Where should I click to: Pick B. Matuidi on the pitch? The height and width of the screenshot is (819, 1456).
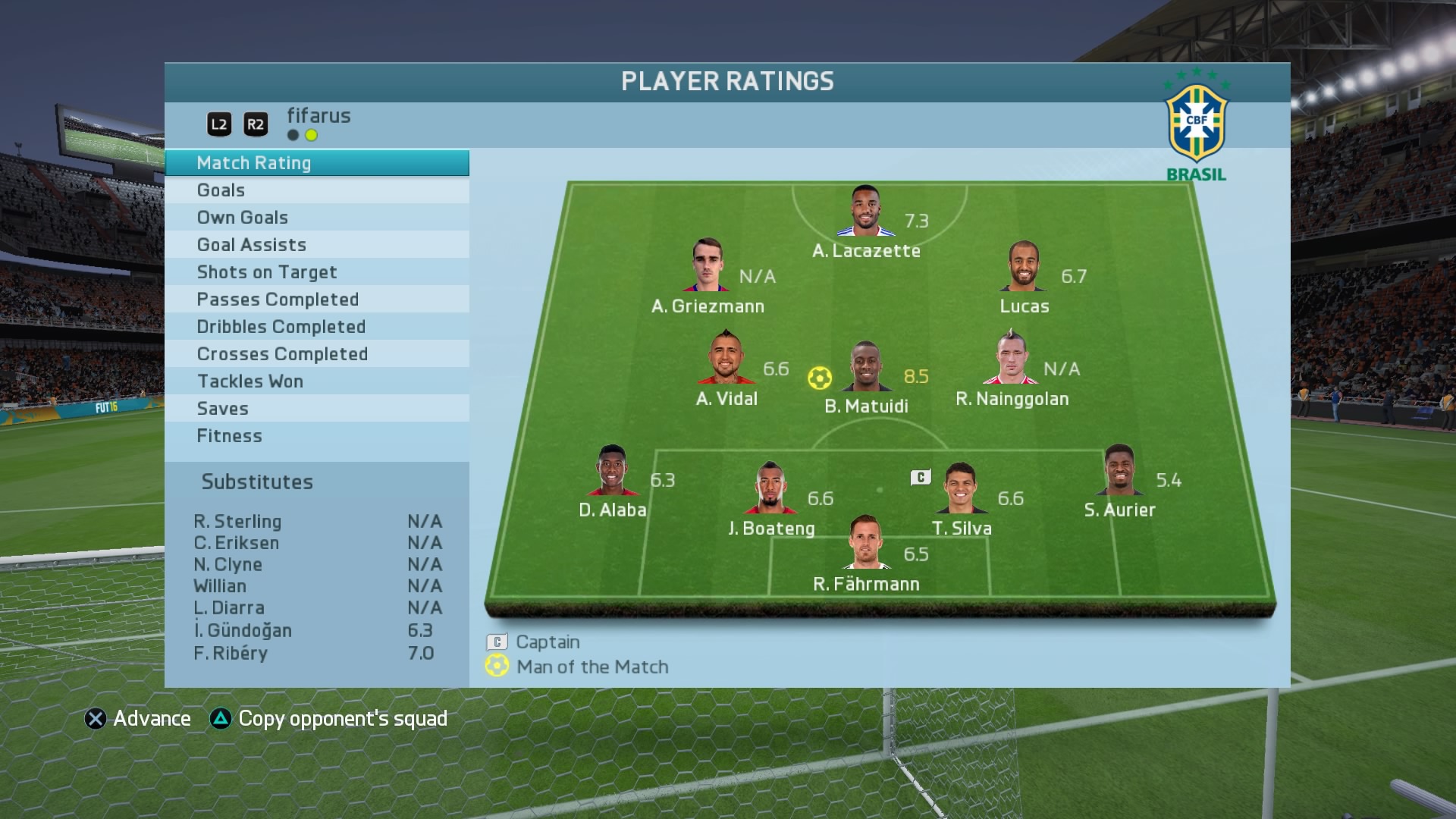[x=866, y=367]
